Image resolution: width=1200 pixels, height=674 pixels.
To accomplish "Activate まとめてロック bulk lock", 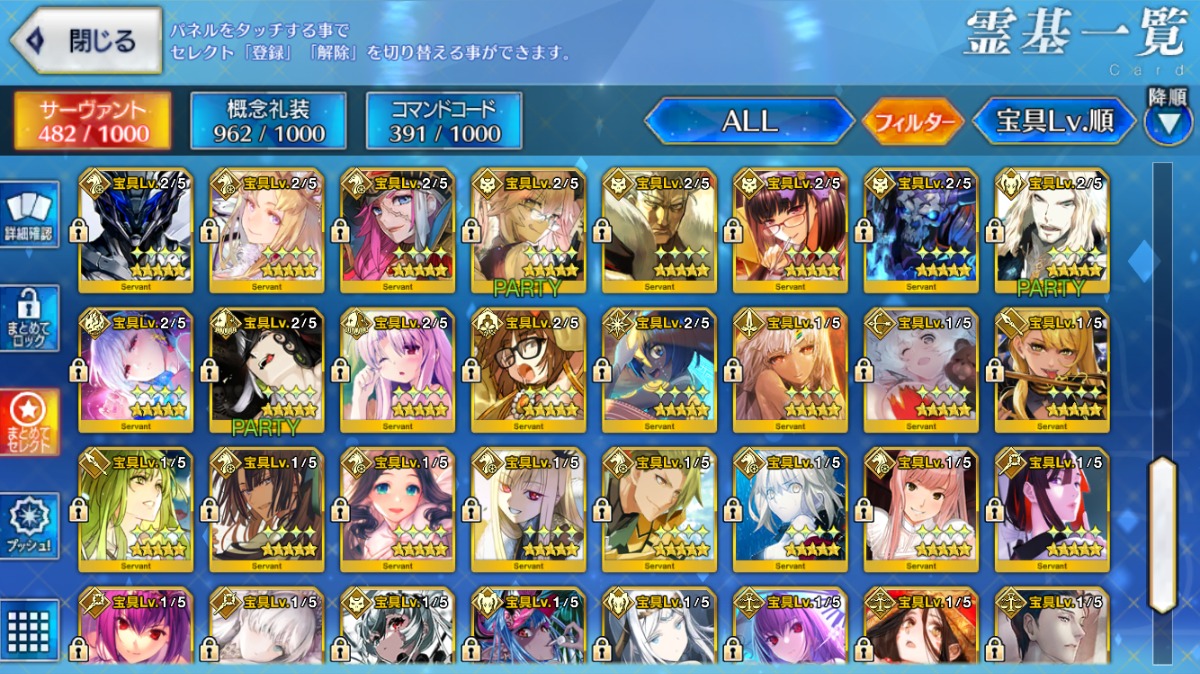I will pyautogui.click(x=30, y=318).
